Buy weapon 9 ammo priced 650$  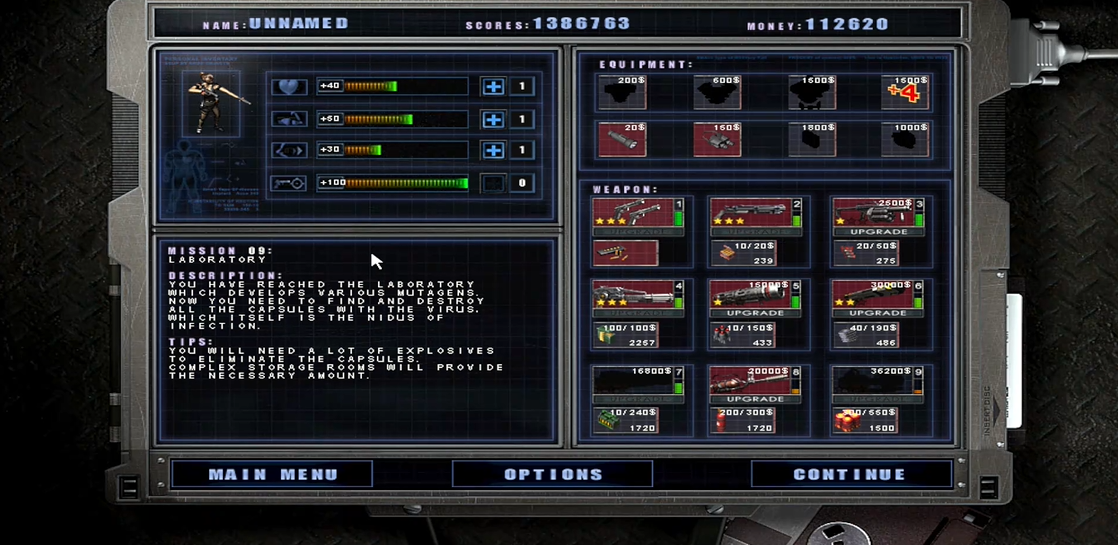tap(865, 420)
